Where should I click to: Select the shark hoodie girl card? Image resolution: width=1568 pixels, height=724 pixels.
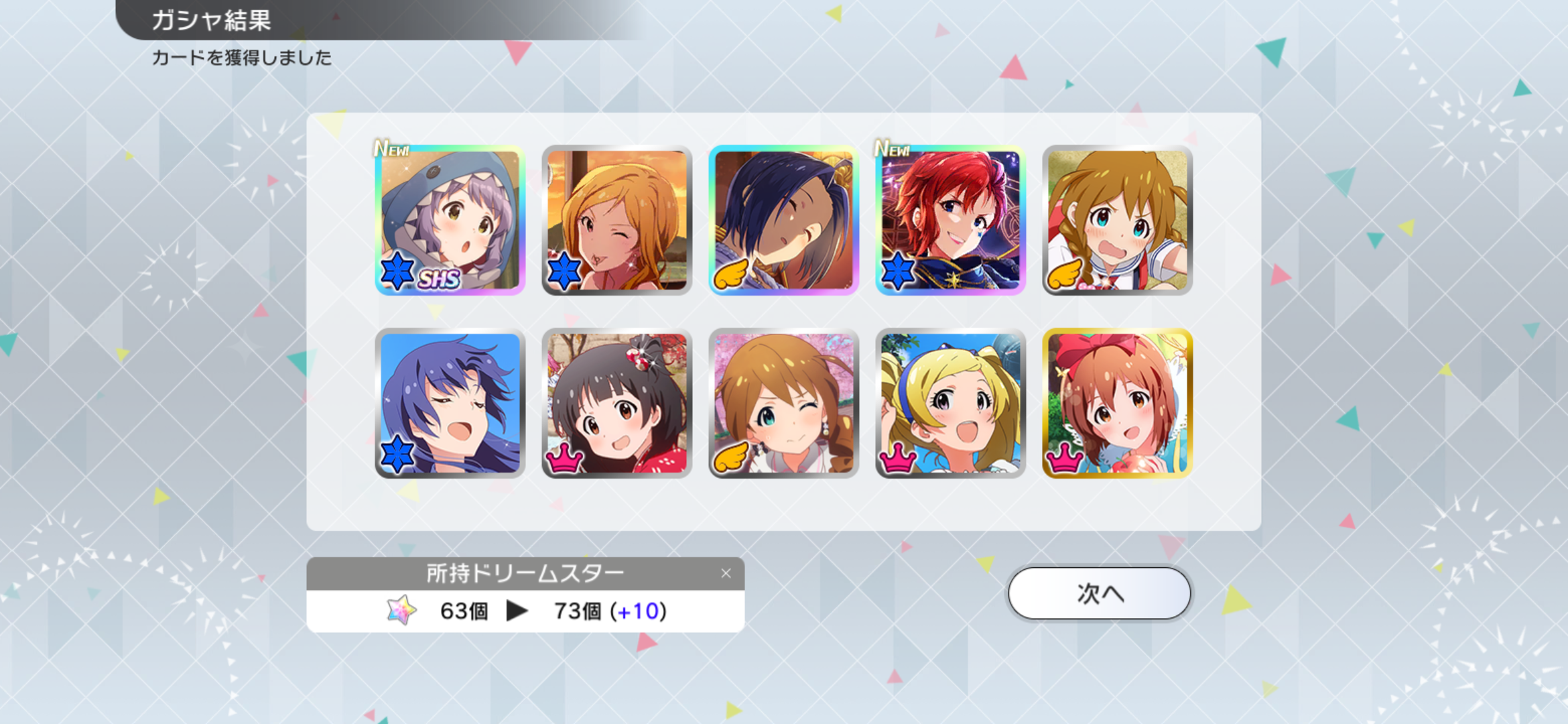click(x=450, y=220)
